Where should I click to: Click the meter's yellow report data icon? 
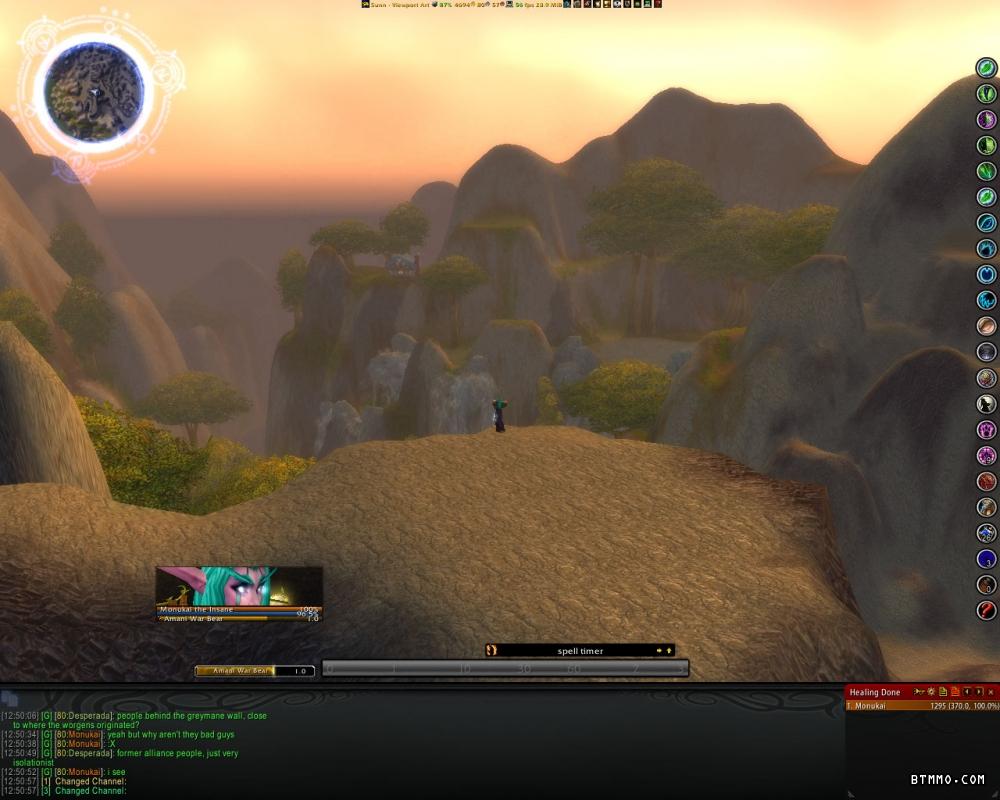(943, 692)
